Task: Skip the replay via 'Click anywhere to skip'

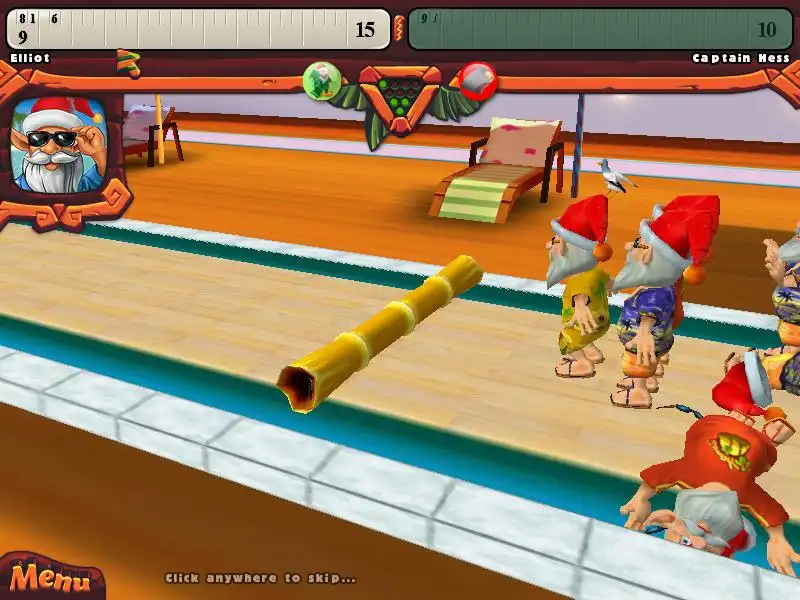Action: pos(260,578)
